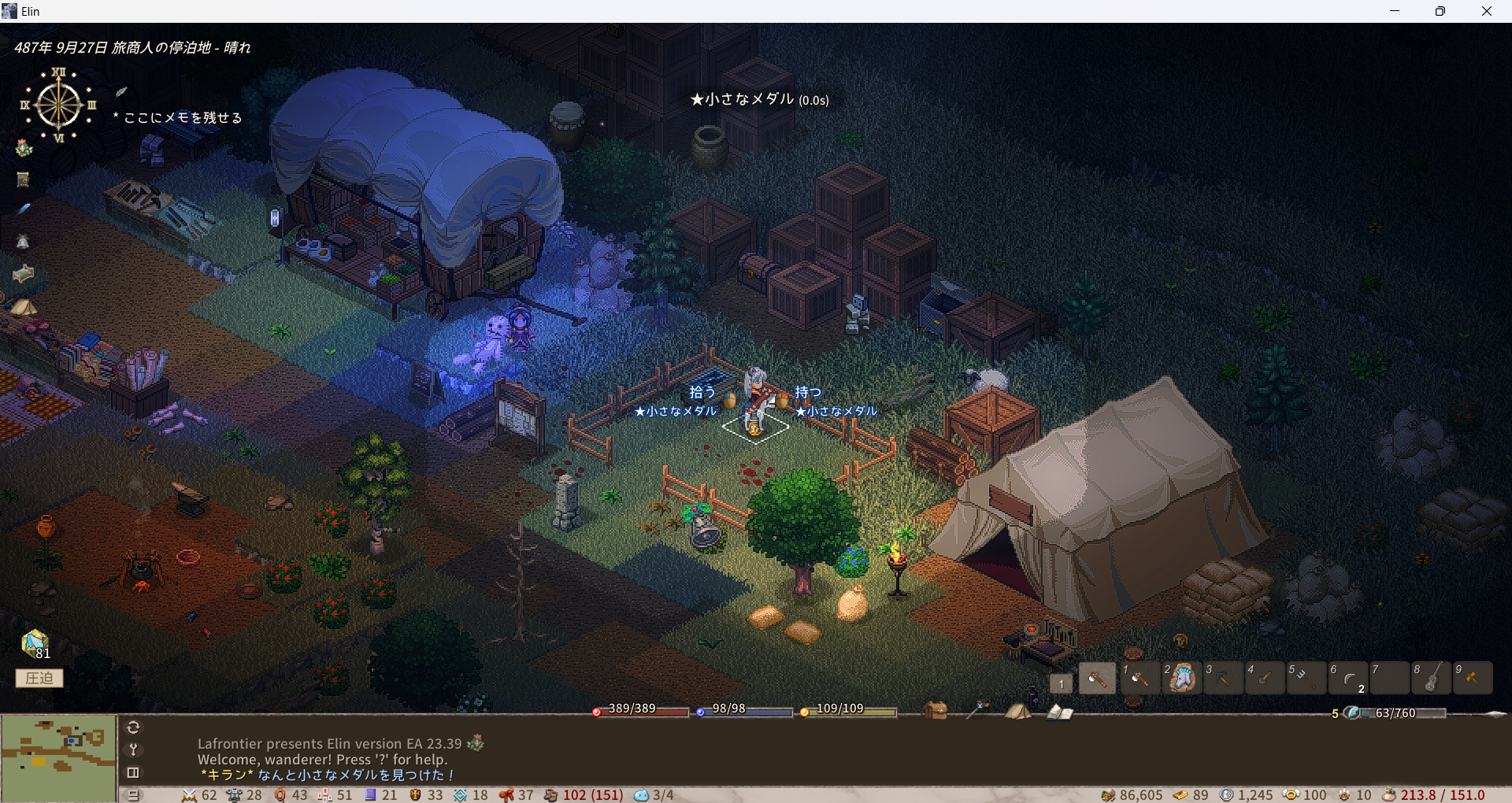Select the pitchfork in hotbar slot 5
Screen dimensions: 1512x803
[x=1306, y=678]
